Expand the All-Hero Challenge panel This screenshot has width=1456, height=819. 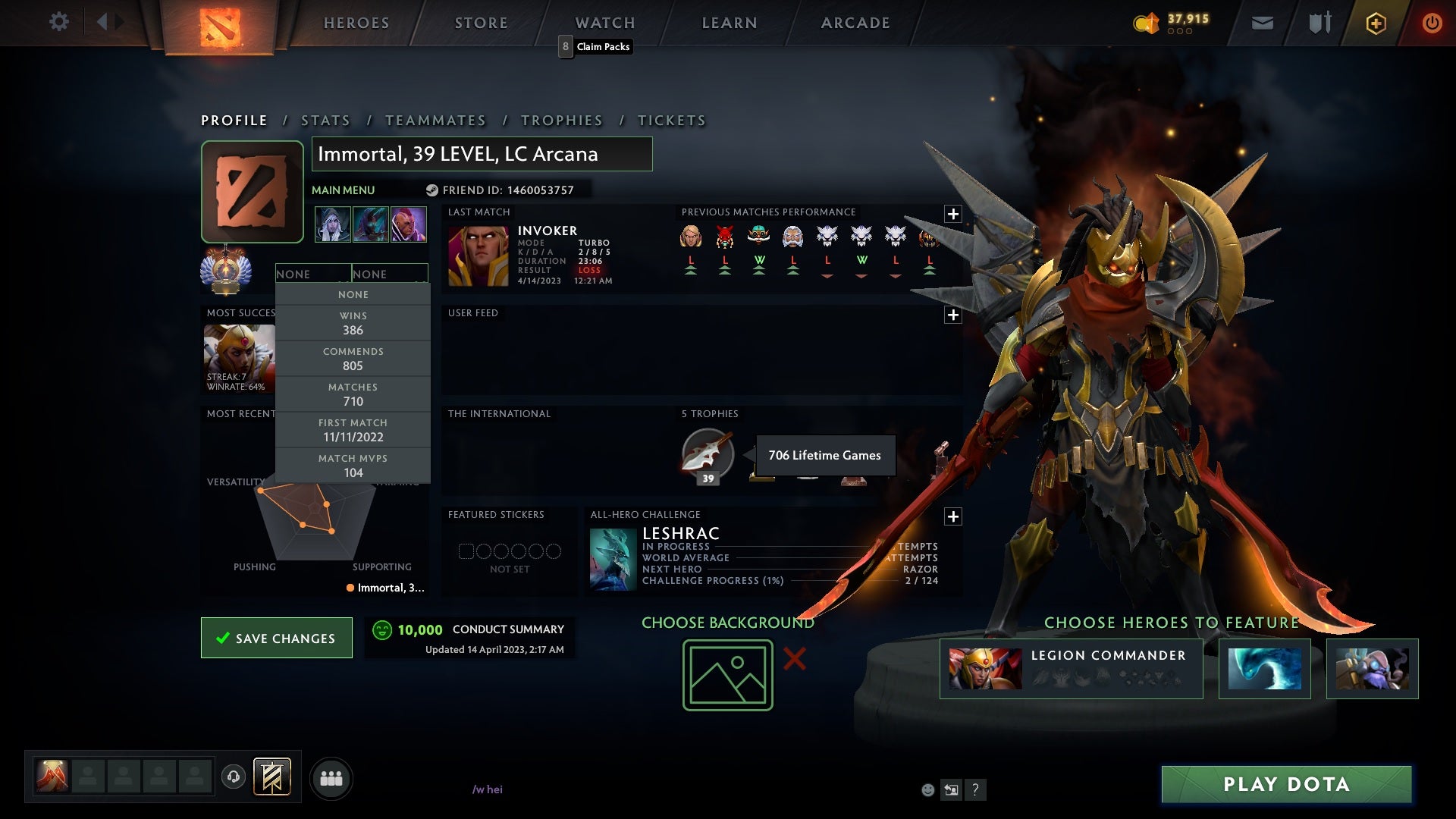pos(953,516)
